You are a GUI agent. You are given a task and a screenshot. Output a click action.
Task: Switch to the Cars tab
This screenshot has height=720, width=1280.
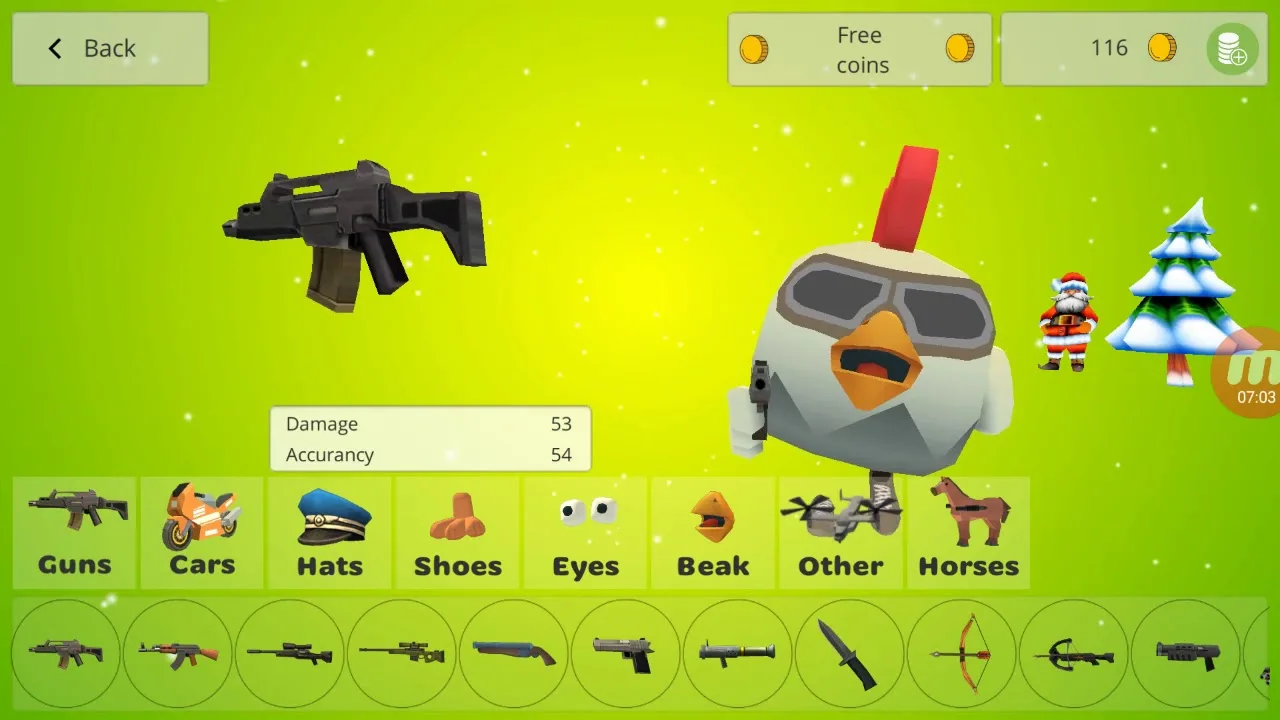(x=201, y=533)
